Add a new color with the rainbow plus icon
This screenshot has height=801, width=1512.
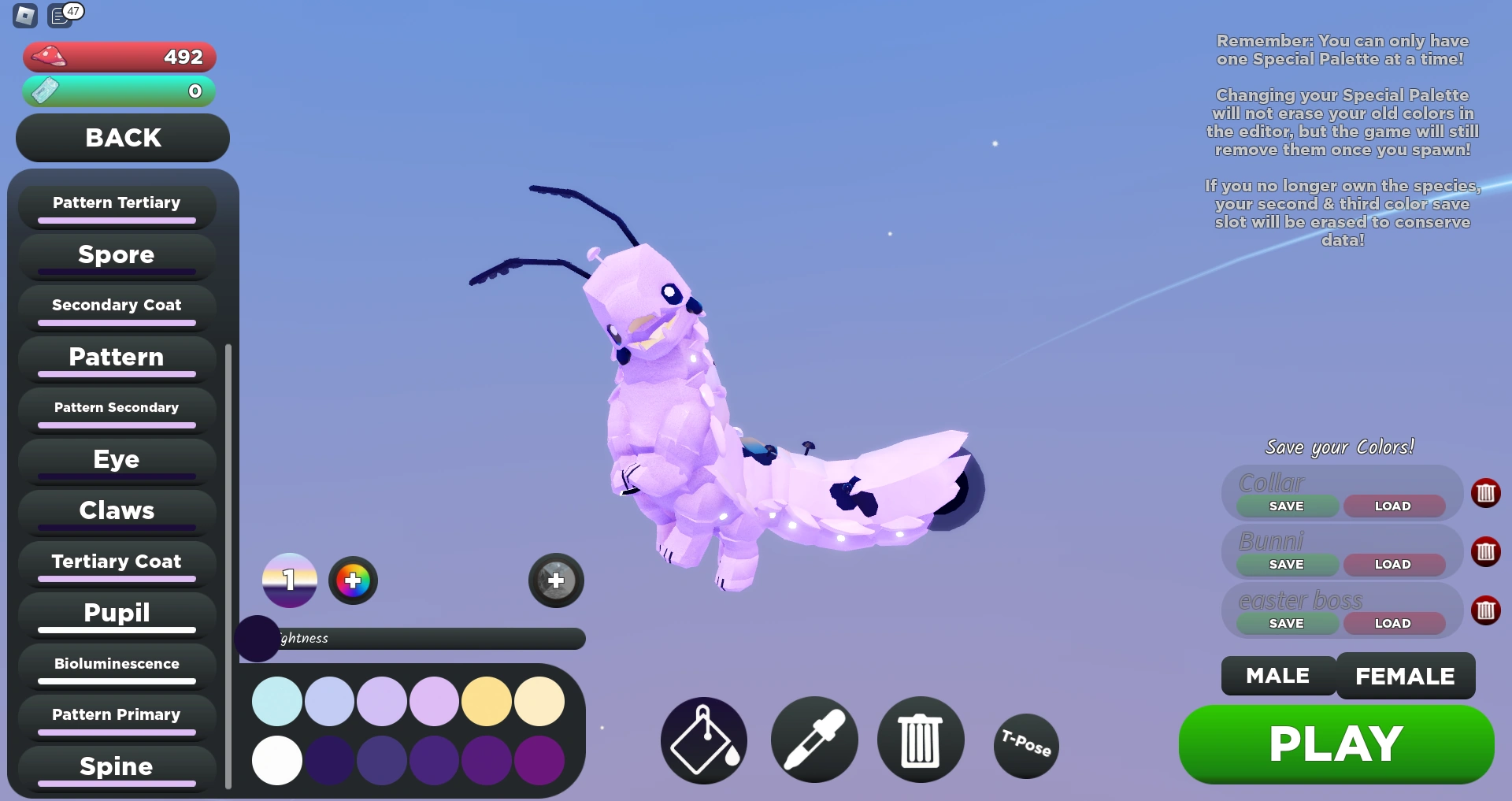coord(353,580)
